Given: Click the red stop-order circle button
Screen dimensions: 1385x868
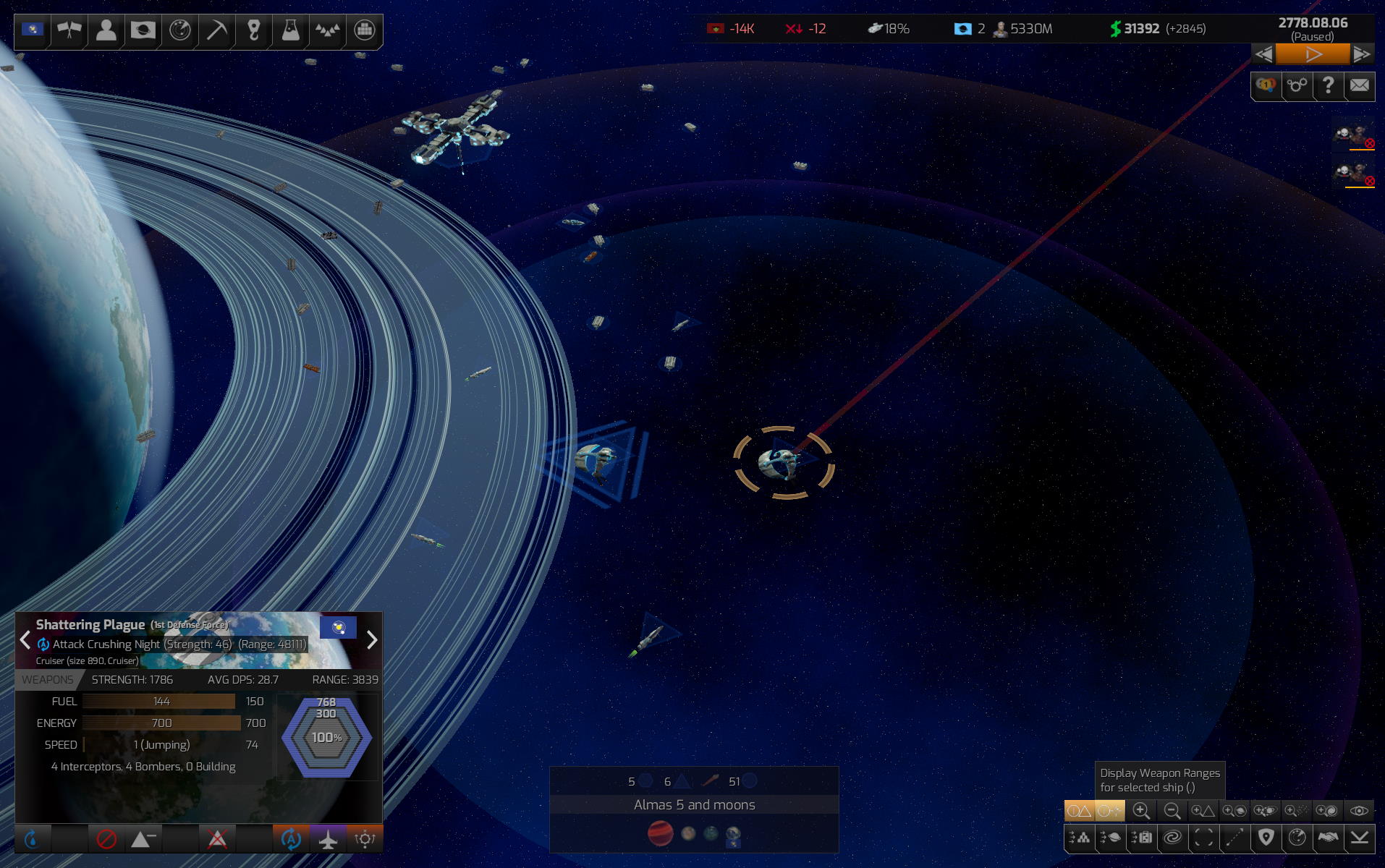Looking at the screenshot, I should click(x=106, y=839).
